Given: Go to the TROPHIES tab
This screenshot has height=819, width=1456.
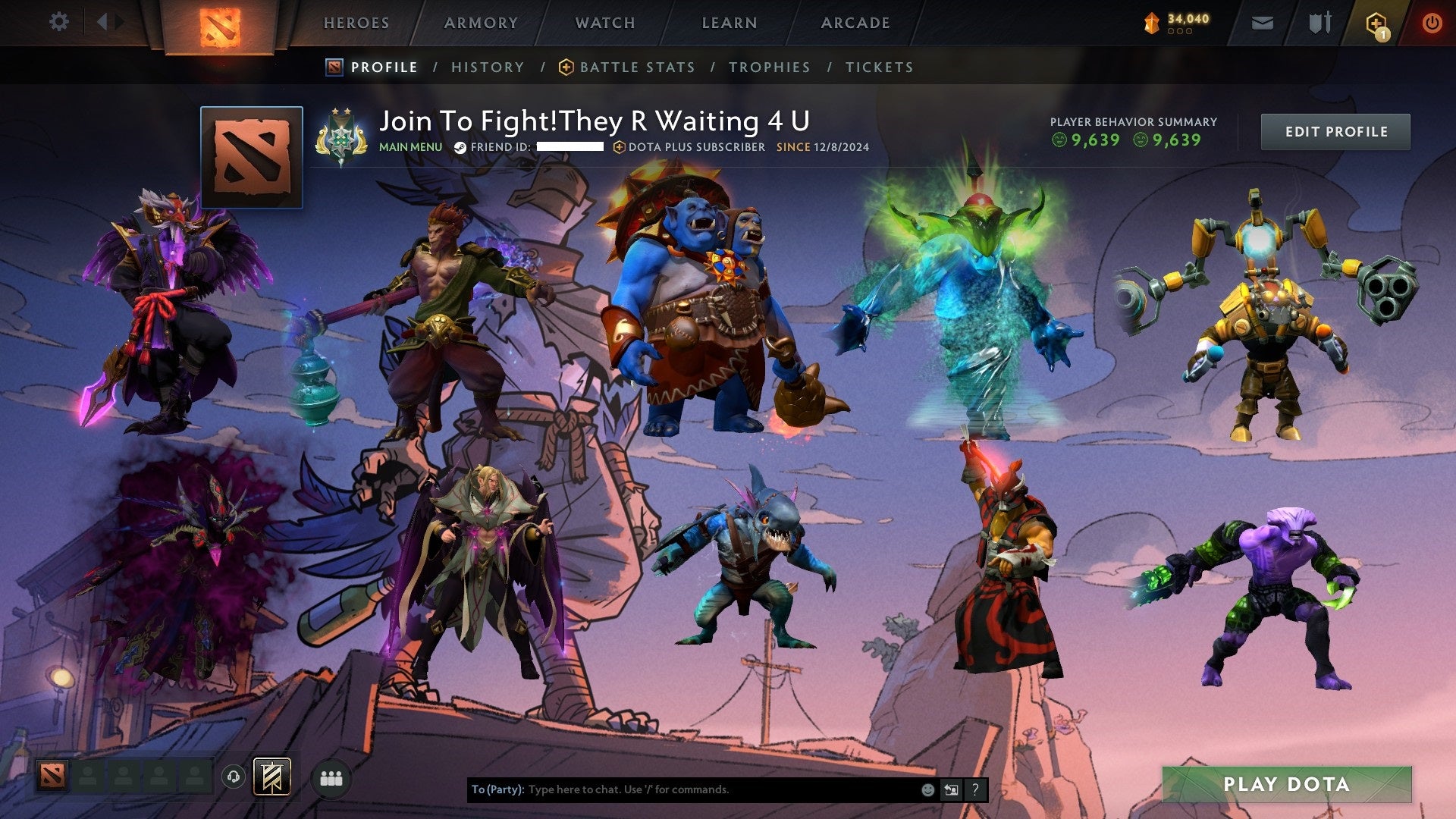Looking at the screenshot, I should click(770, 67).
